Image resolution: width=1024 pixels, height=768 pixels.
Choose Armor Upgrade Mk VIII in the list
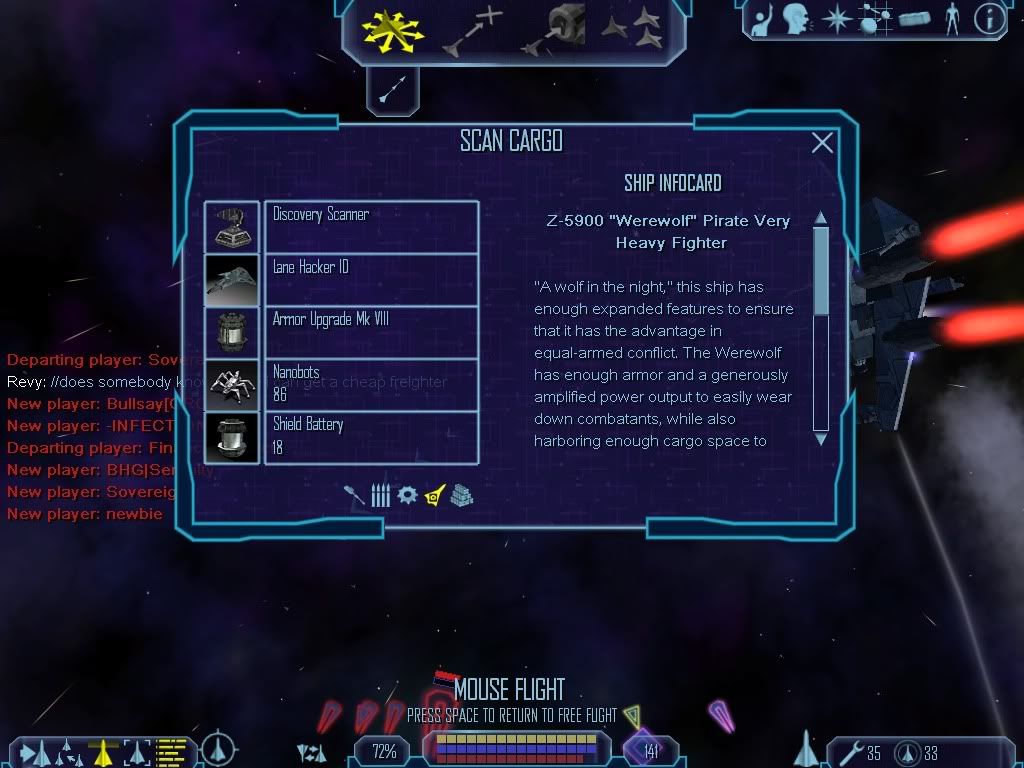pos(371,333)
